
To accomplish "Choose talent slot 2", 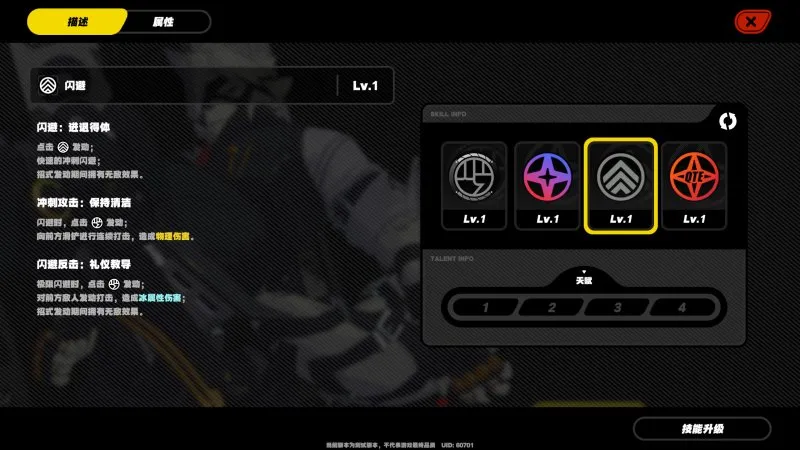I will pos(551,307).
